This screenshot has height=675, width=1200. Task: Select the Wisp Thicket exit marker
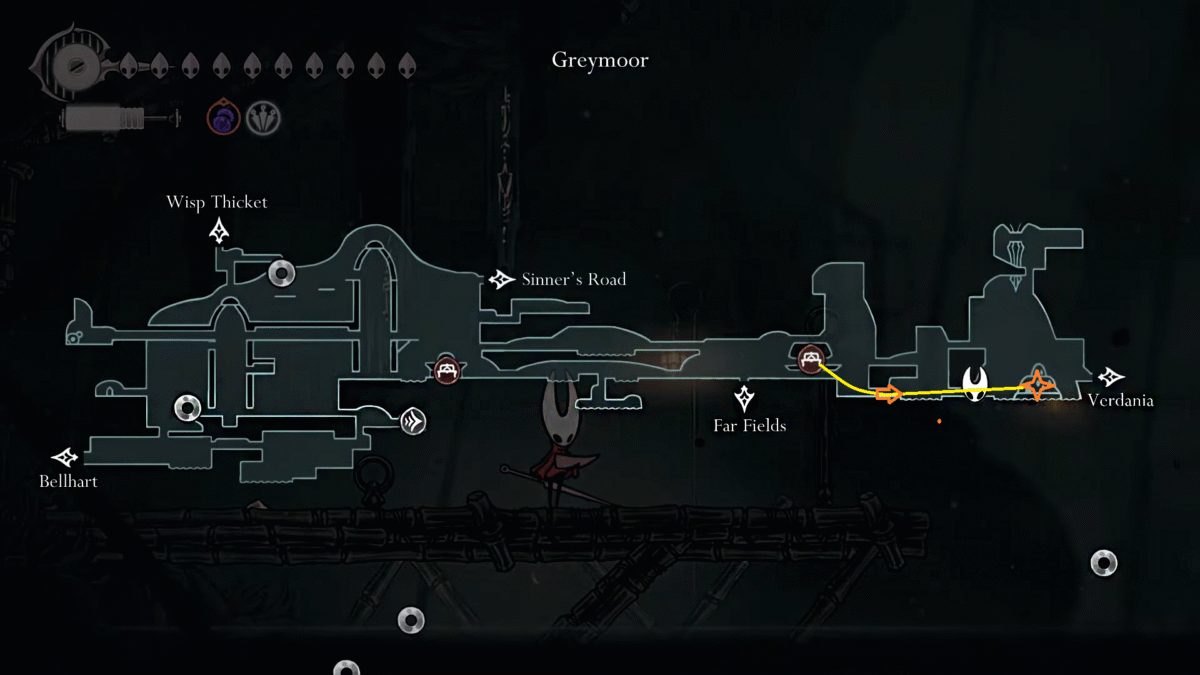tap(219, 232)
